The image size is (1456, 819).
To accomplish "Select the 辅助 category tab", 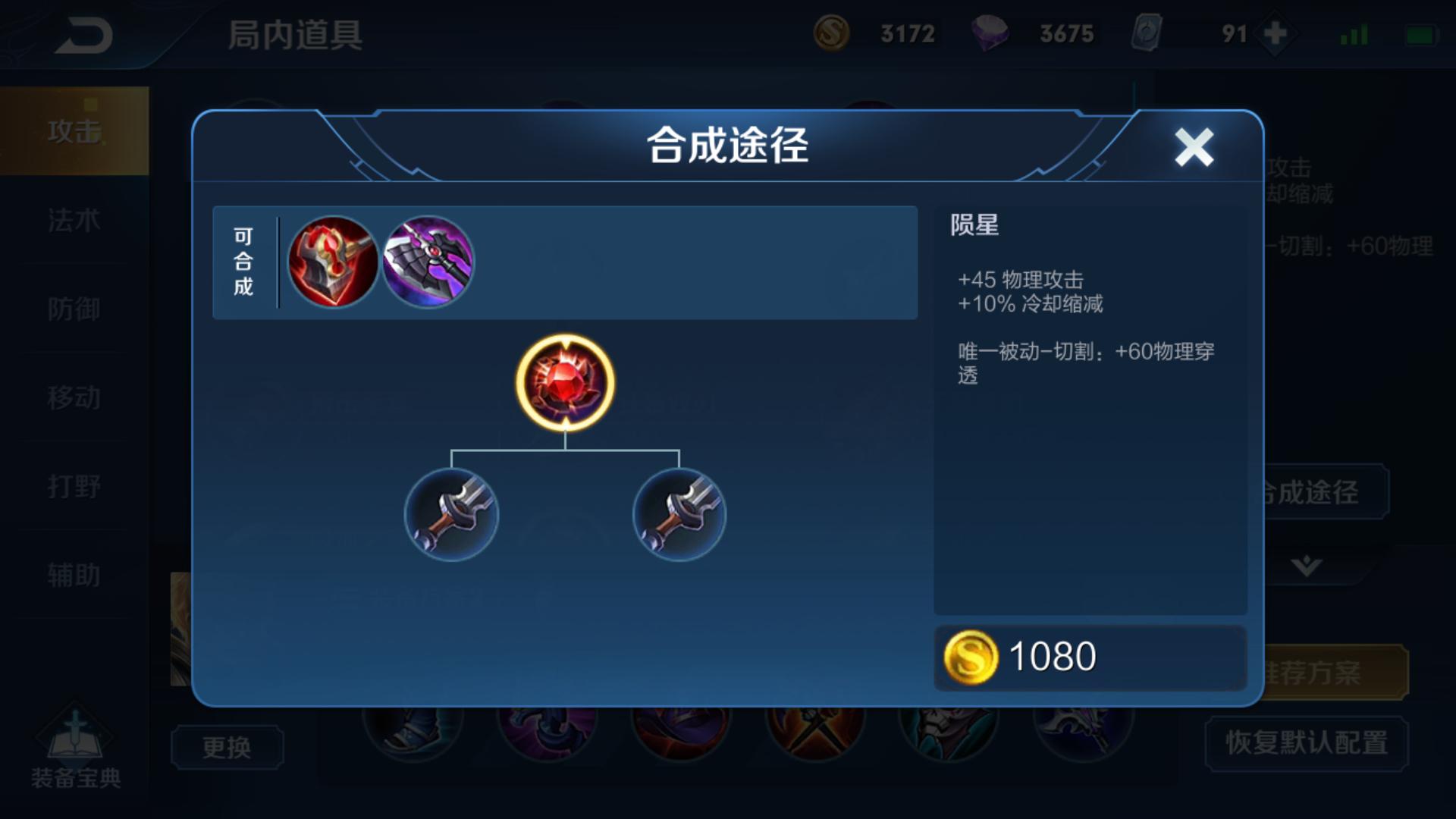I will click(x=74, y=575).
